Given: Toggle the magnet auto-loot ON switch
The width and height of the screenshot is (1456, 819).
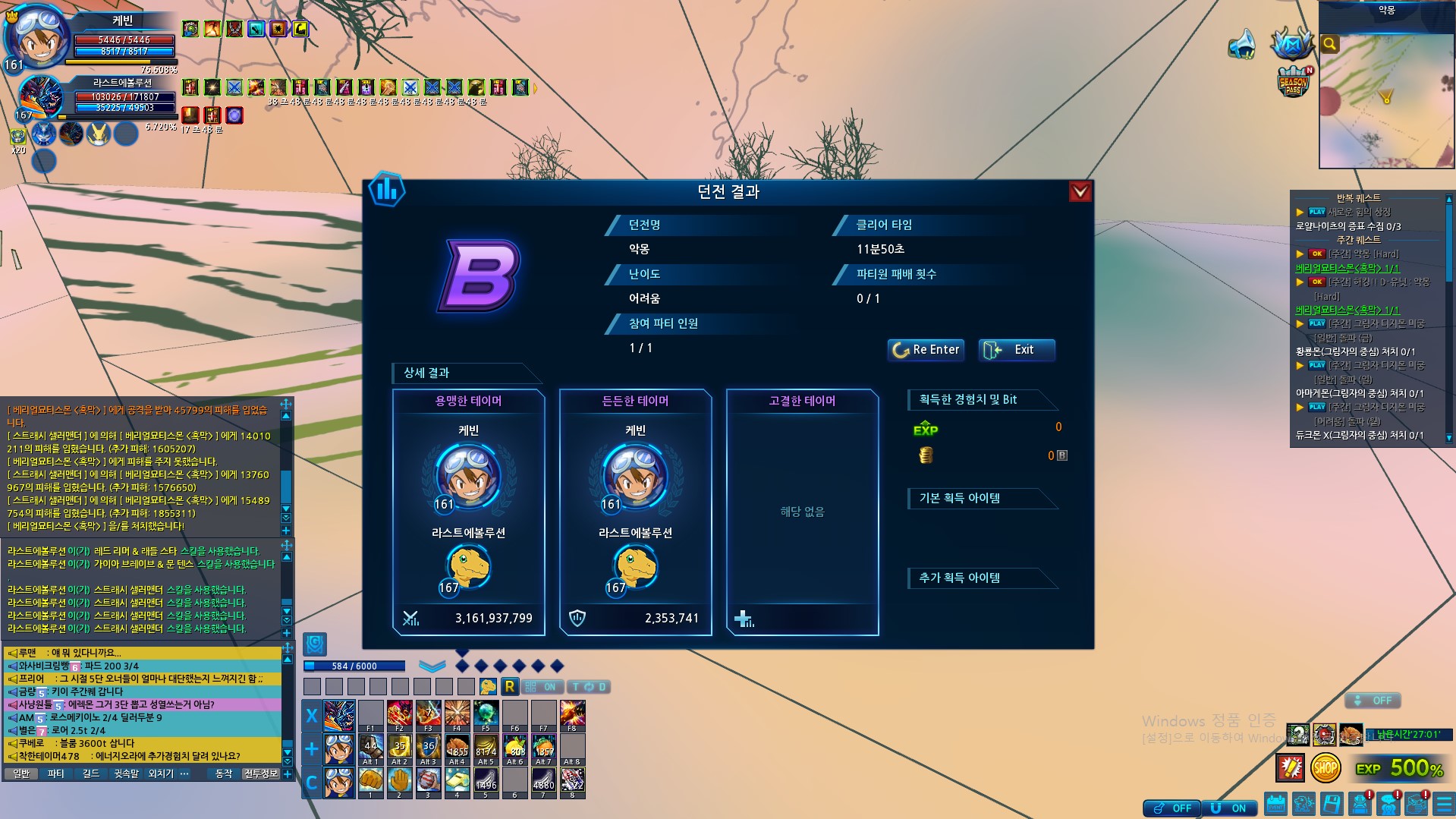Looking at the screenshot, I should [1230, 808].
